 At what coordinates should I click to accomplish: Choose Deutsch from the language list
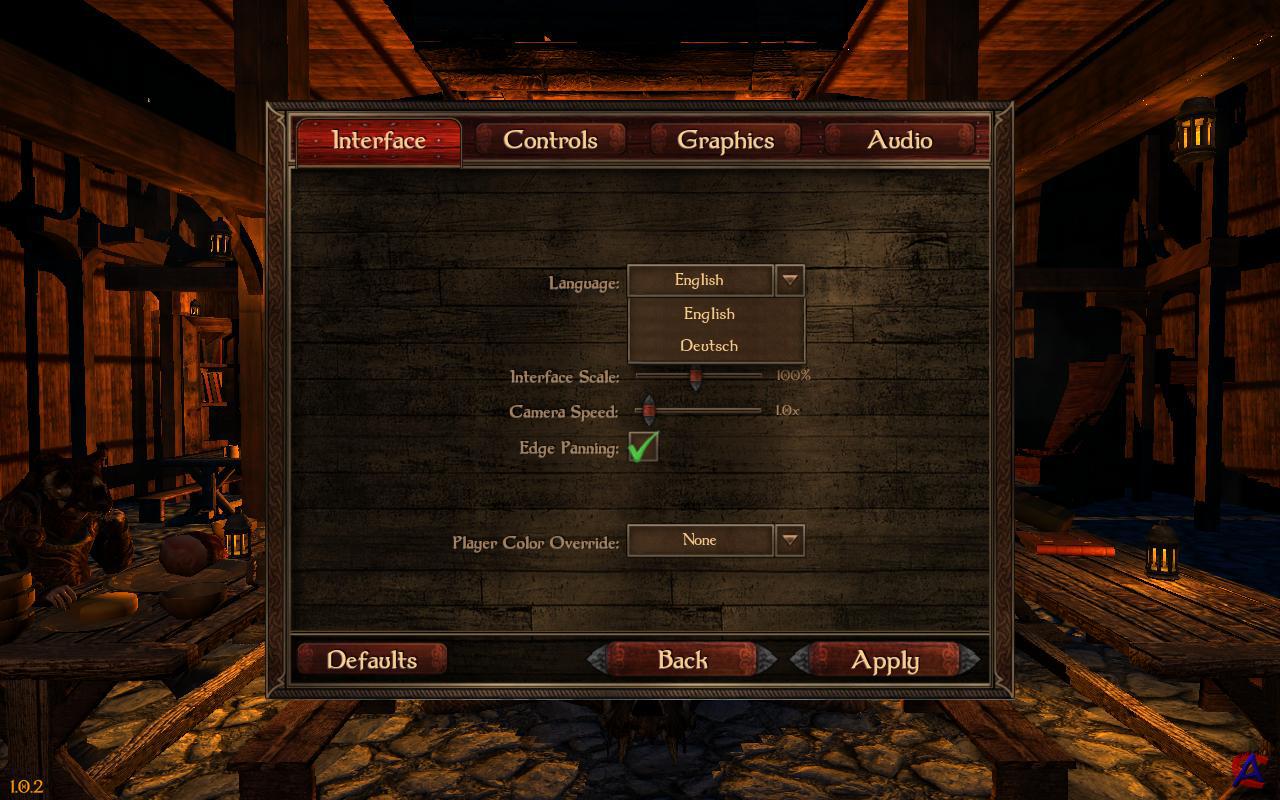click(709, 346)
